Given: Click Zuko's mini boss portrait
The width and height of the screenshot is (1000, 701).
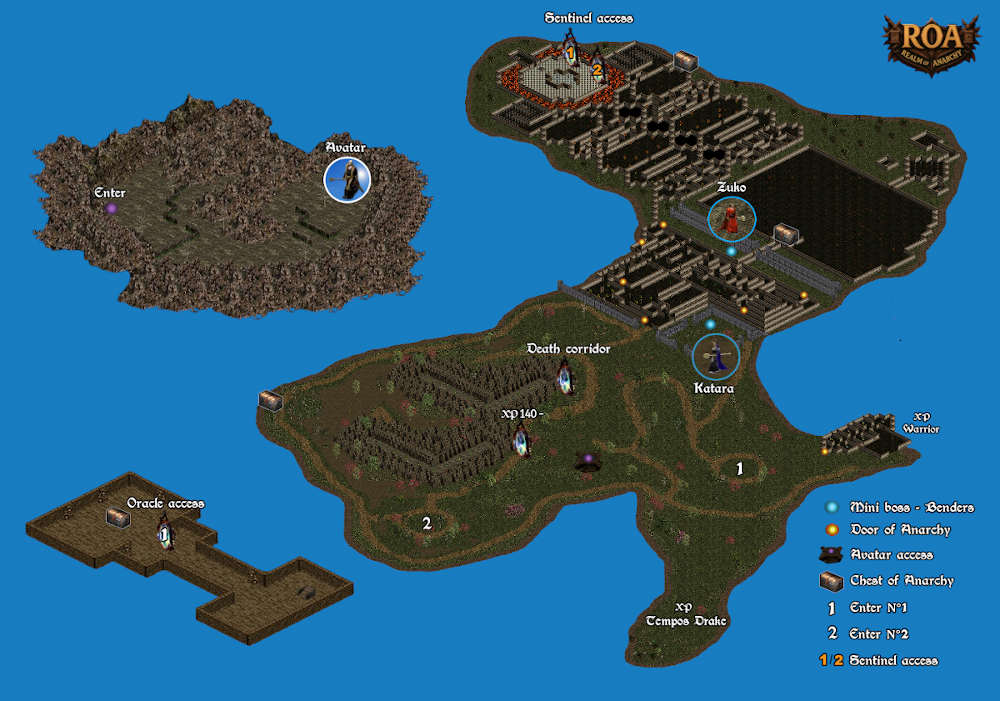Looking at the screenshot, I should coord(732,219).
